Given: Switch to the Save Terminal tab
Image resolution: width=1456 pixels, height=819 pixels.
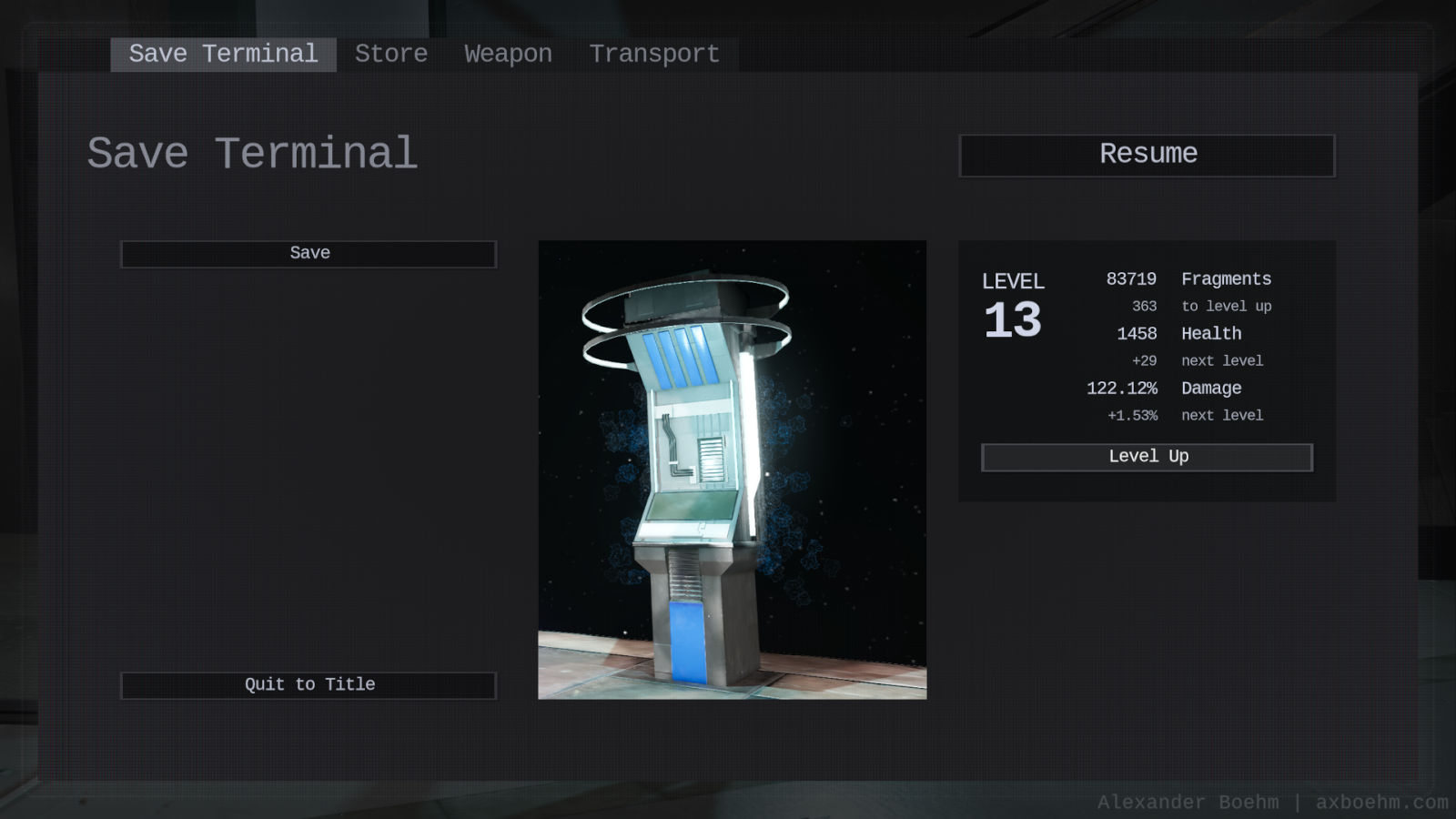Looking at the screenshot, I should [x=223, y=55].
